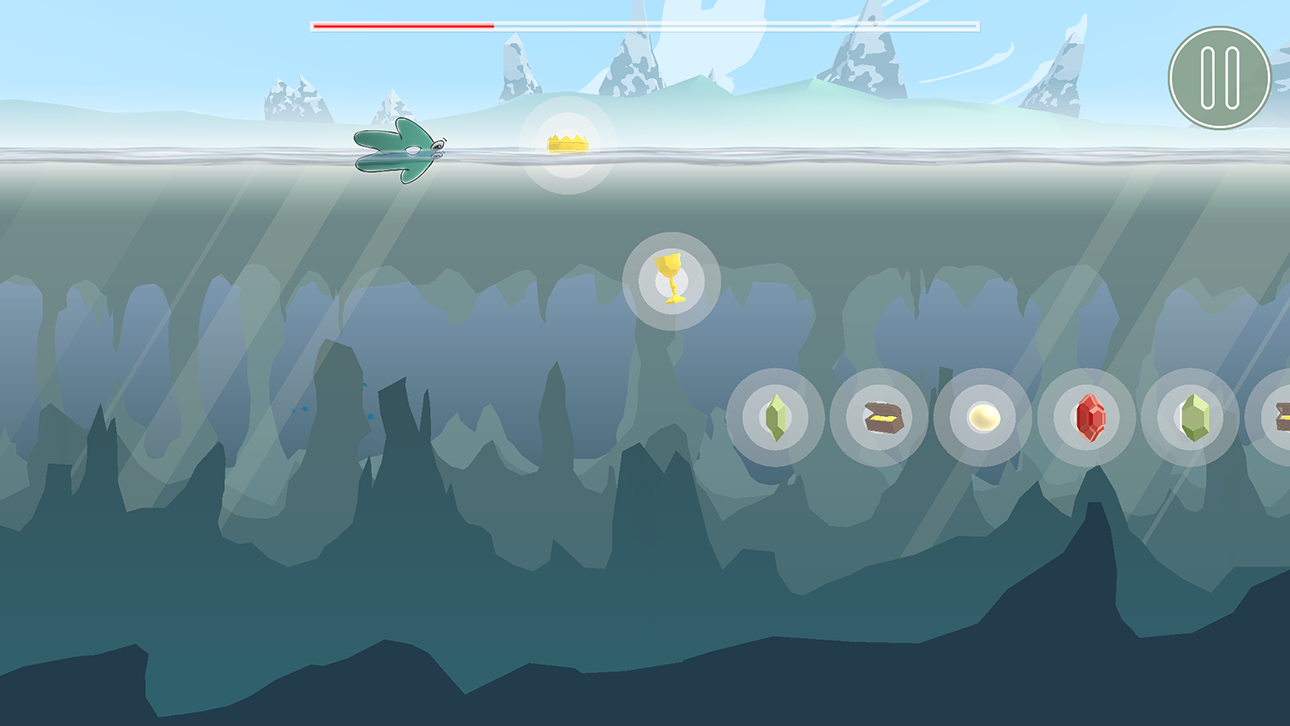Select the green fish character
This screenshot has width=1290, height=726.
tap(398, 150)
